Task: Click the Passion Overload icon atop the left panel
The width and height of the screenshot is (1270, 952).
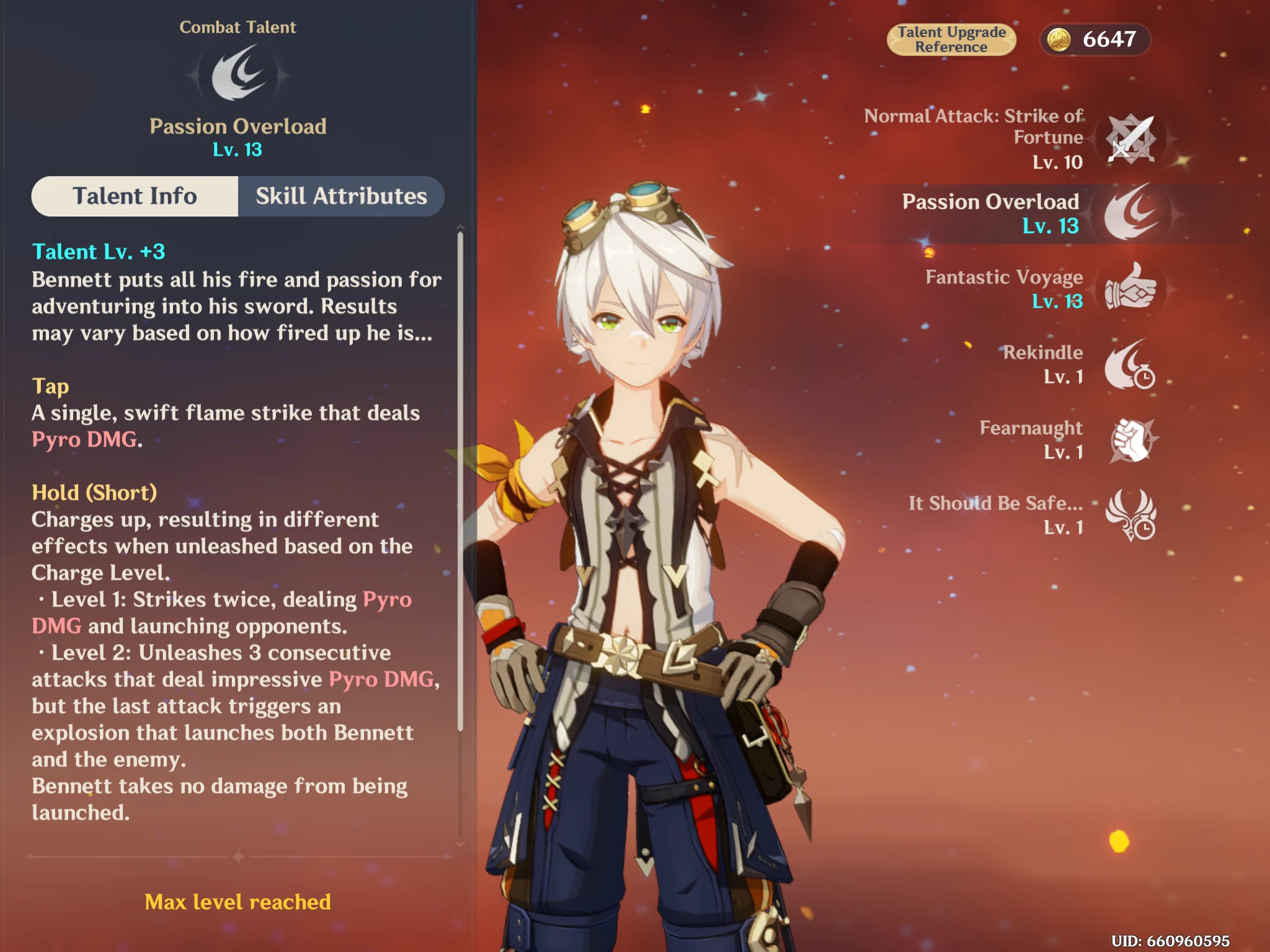Action: (239, 73)
